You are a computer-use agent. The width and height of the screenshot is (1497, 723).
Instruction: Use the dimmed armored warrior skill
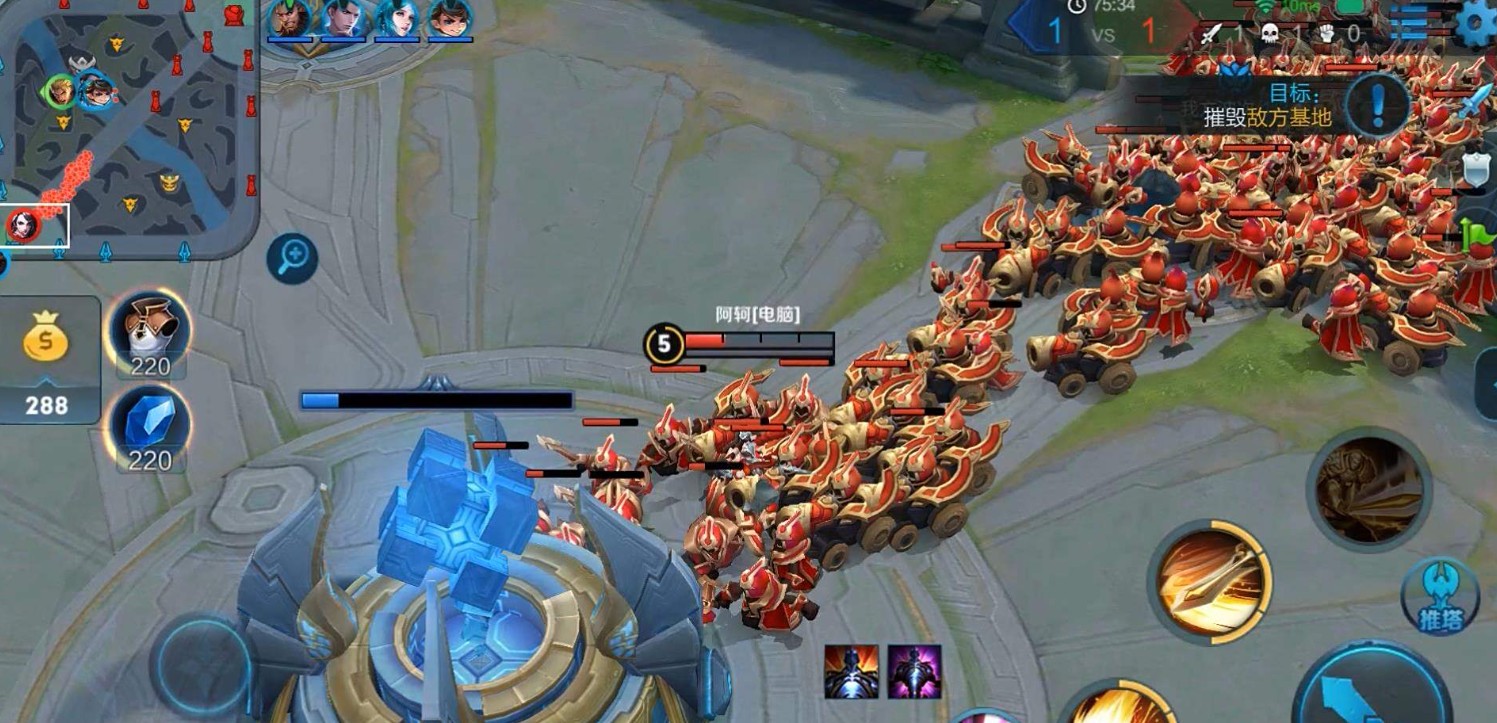pos(1369,490)
